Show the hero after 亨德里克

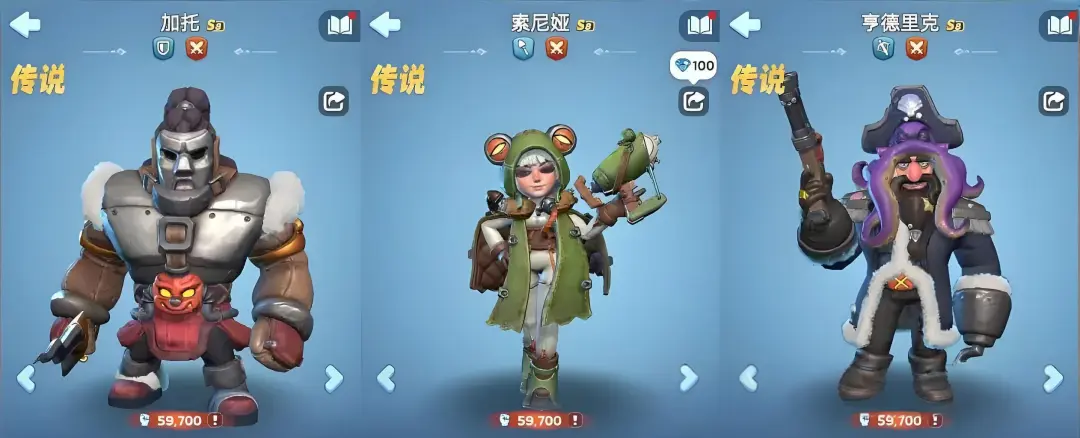tap(1052, 378)
